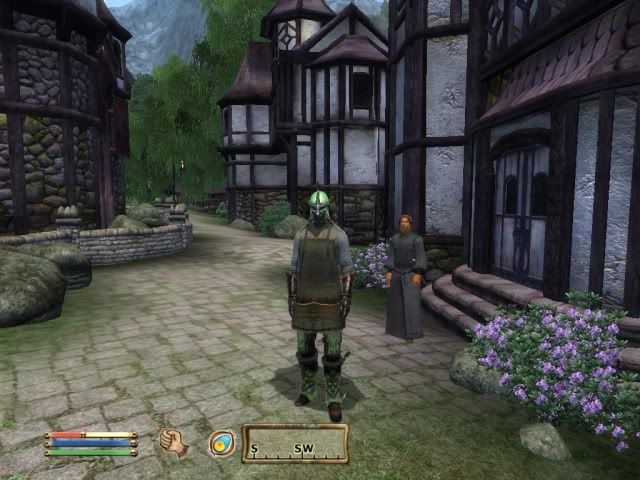640x480 pixels.
Task: Click the compass heading bar
Action: coord(295,444)
